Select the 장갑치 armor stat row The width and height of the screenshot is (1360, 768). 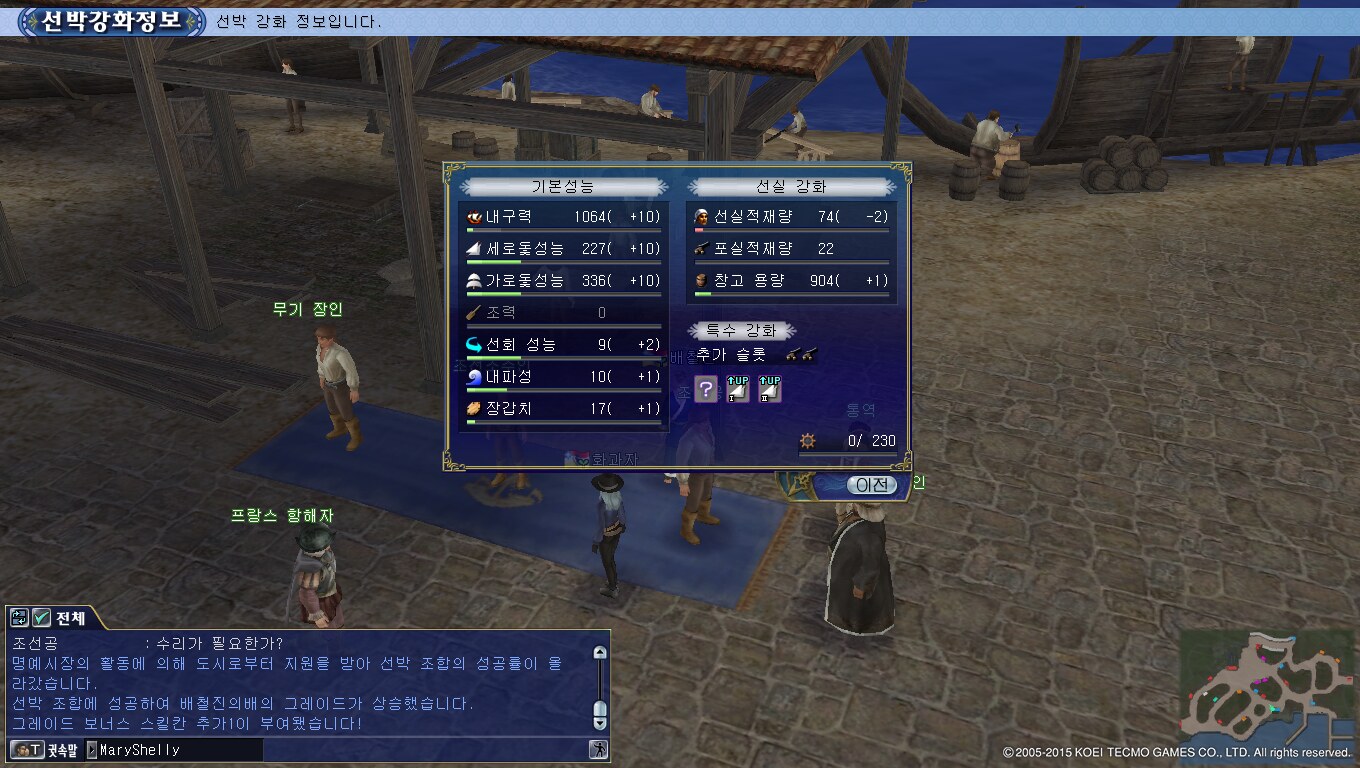[564, 409]
